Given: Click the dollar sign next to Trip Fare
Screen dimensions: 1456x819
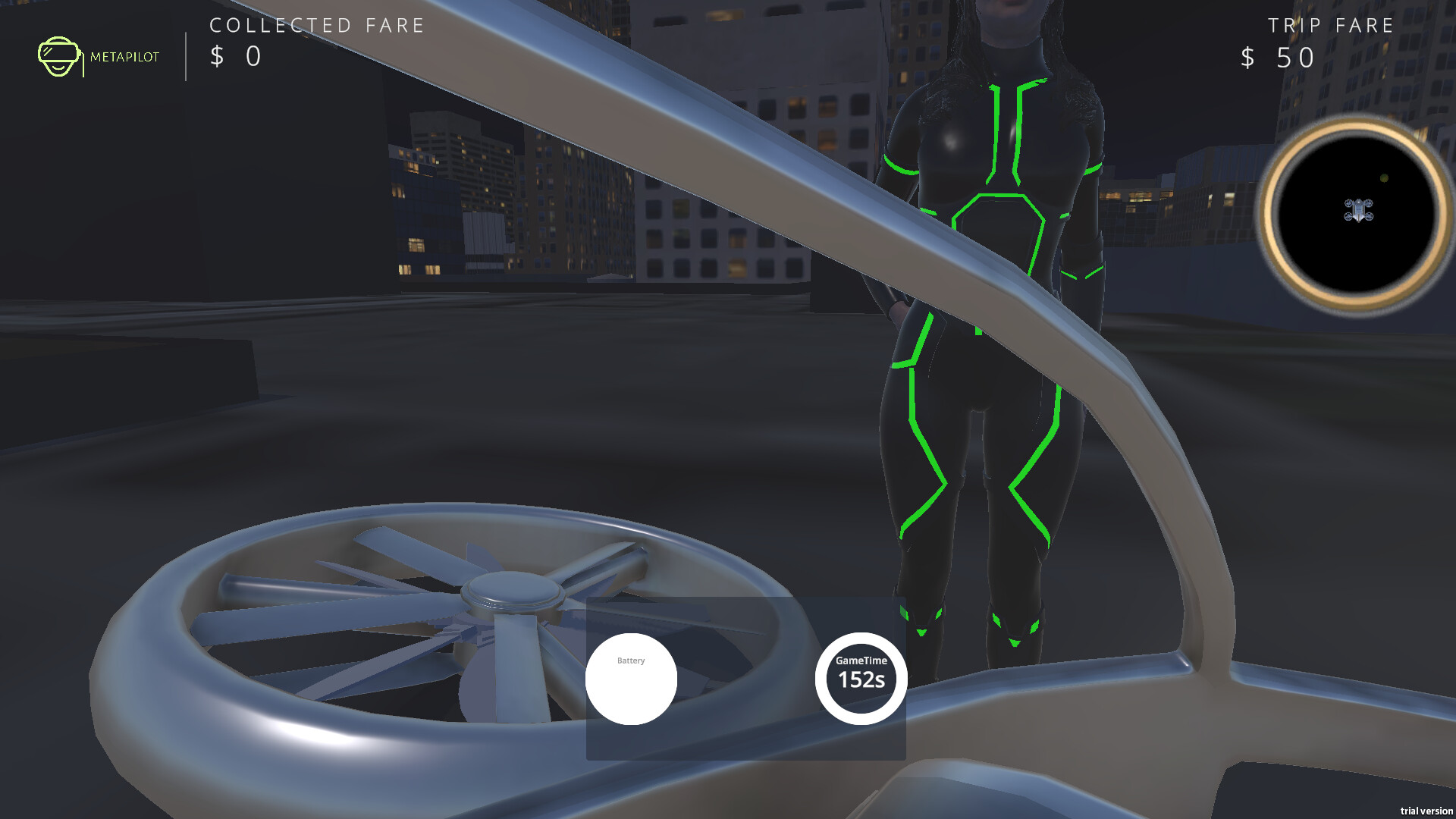Looking at the screenshot, I should point(1247,55).
